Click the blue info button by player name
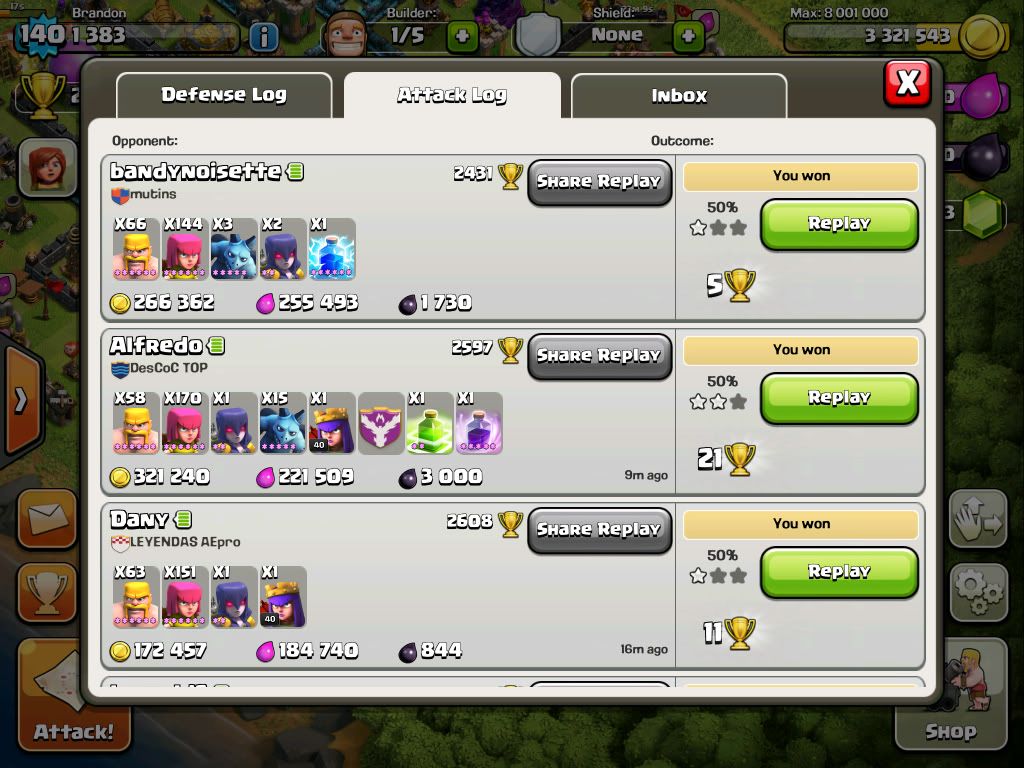Viewport: 1024px width, 768px height. coord(263,38)
